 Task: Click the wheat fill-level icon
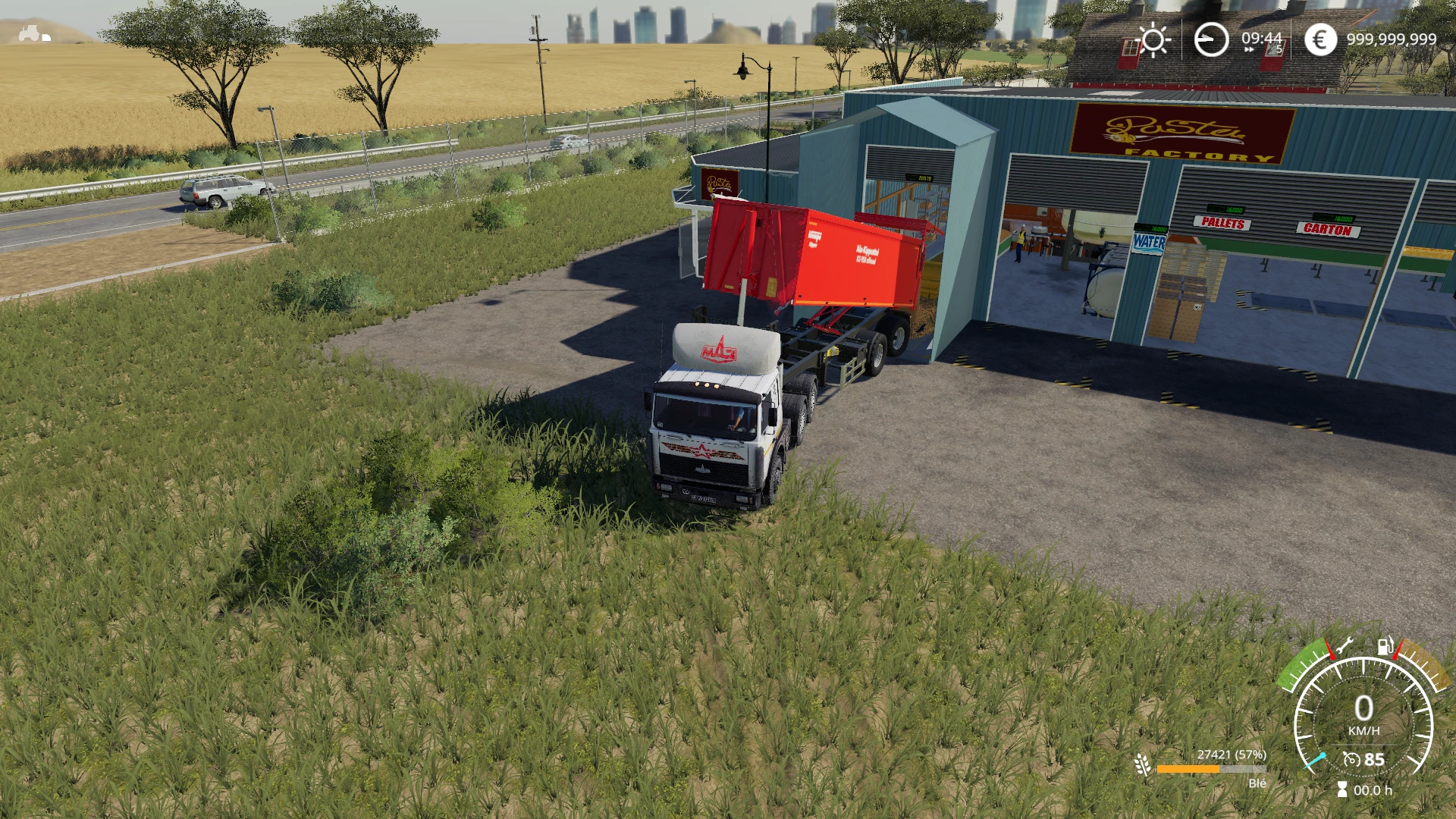pyautogui.click(x=1142, y=764)
